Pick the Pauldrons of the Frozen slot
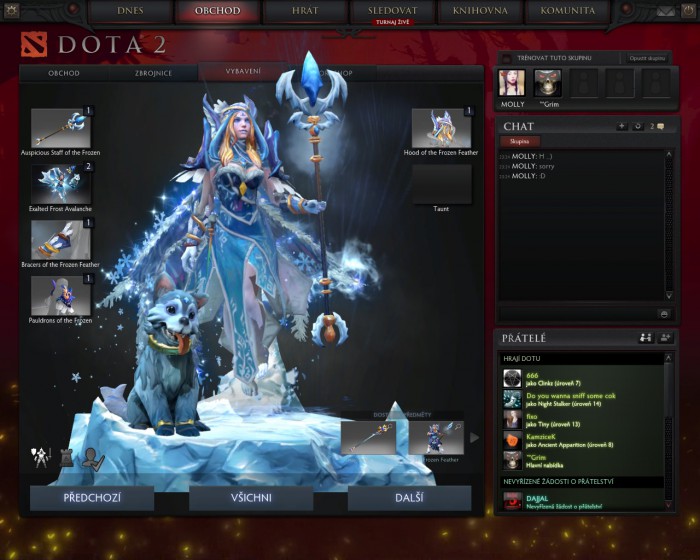The width and height of the screenshot is (700, 560). (61, 295)
